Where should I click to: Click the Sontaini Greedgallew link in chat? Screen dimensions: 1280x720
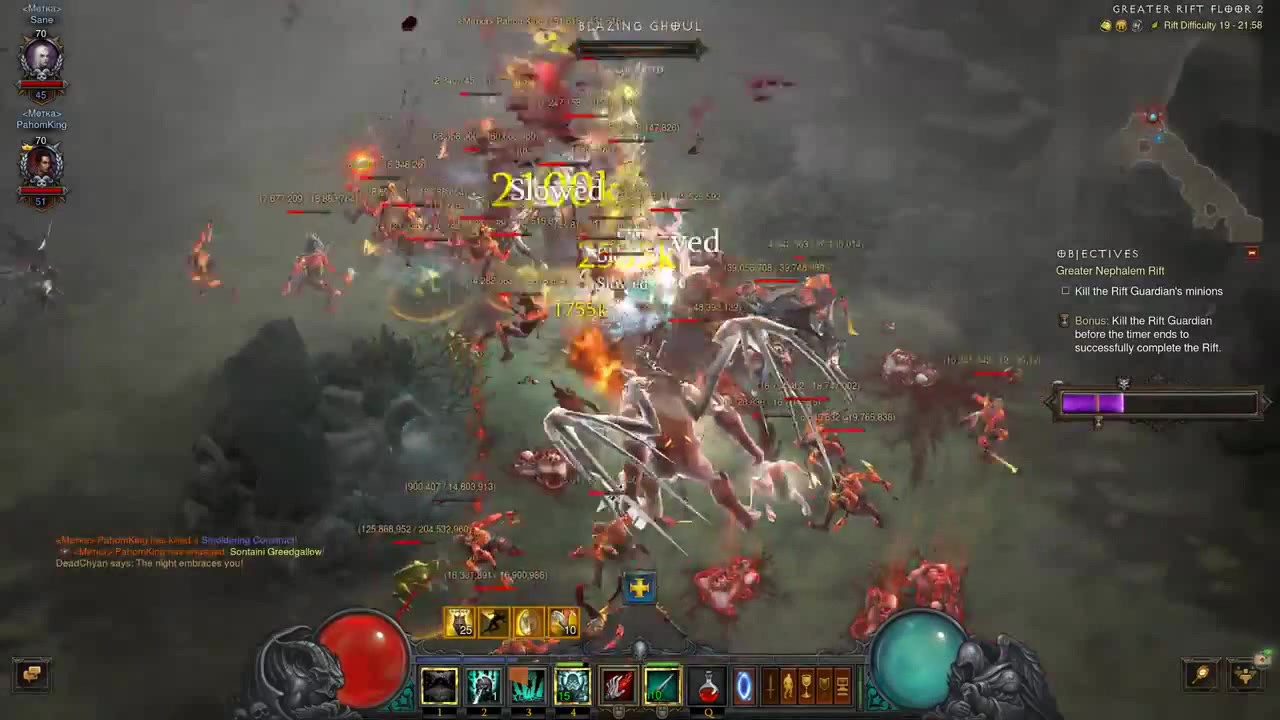tap(276, 551)
